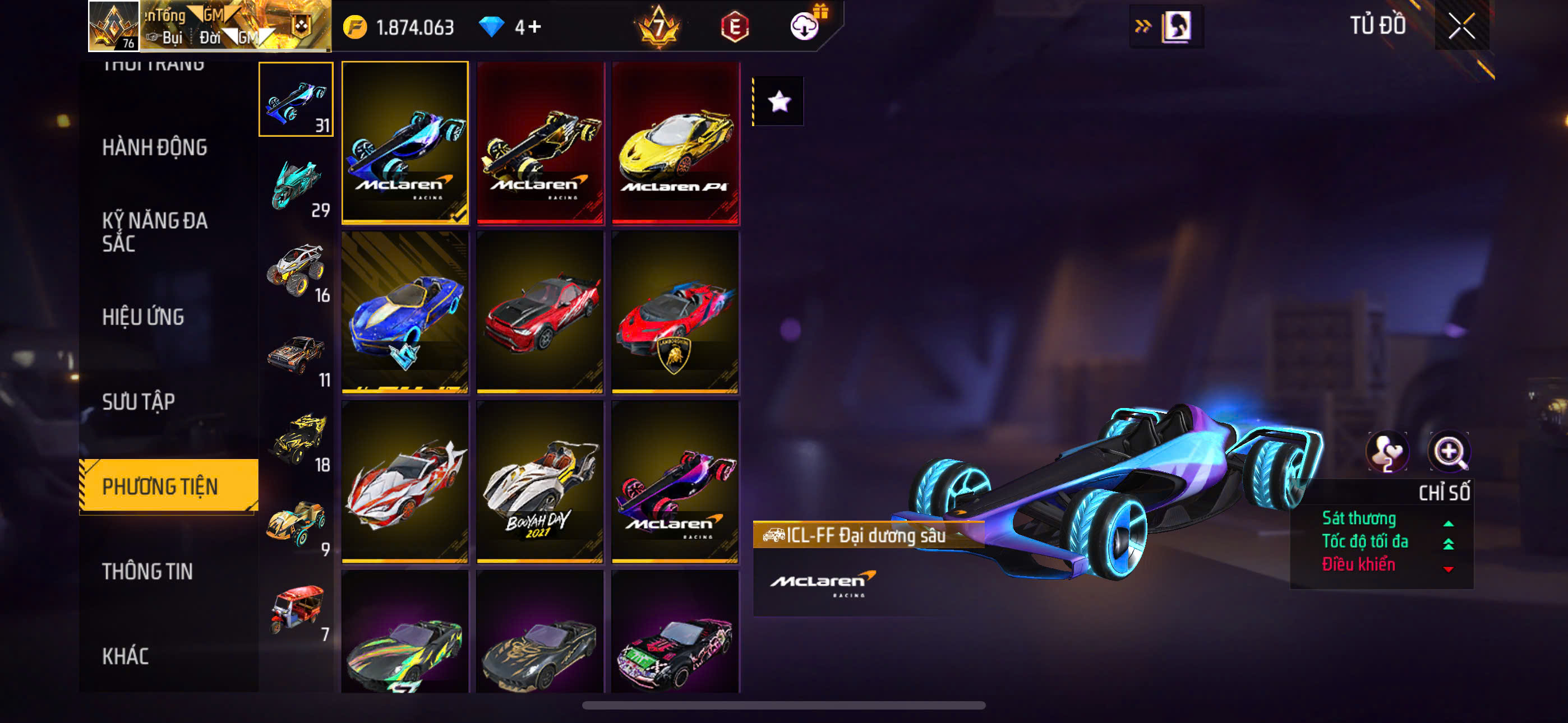The image size is (1568, 723).
Task: Select the yellow McLaren P1 skin
Action: [676, 142]
